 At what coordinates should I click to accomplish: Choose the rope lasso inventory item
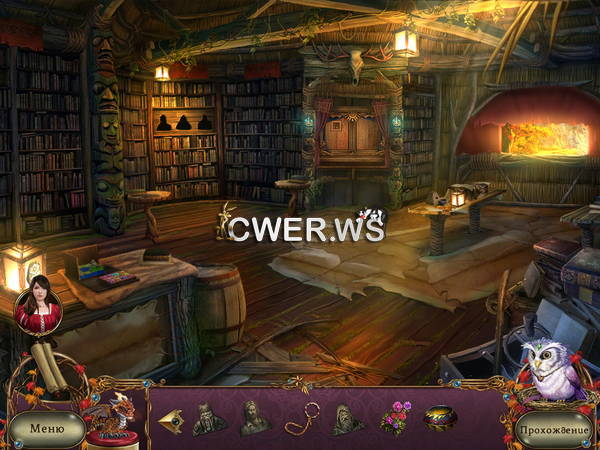tap(300, 418)
